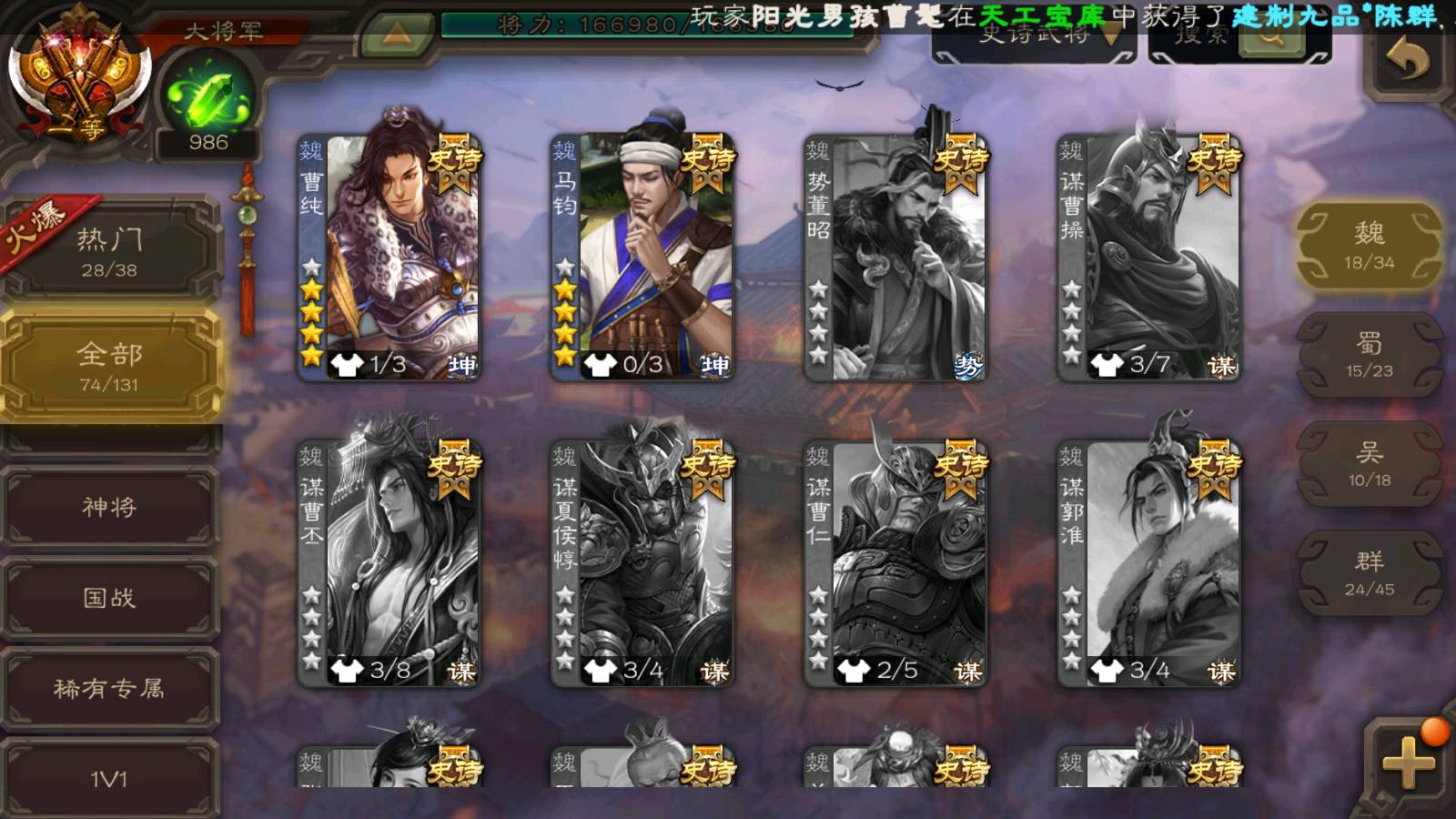Image resolution: width=1456 pixels, height=819 pixels.
Task: Show the 吴 faction generals
Action: click(x=1369, y=464)
